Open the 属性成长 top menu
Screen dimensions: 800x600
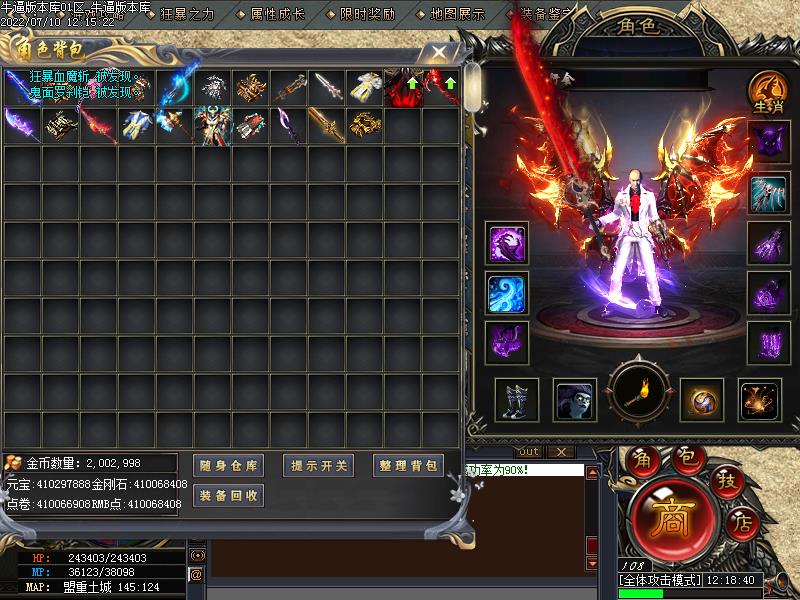pyautogui.click(x=276, y=14)
